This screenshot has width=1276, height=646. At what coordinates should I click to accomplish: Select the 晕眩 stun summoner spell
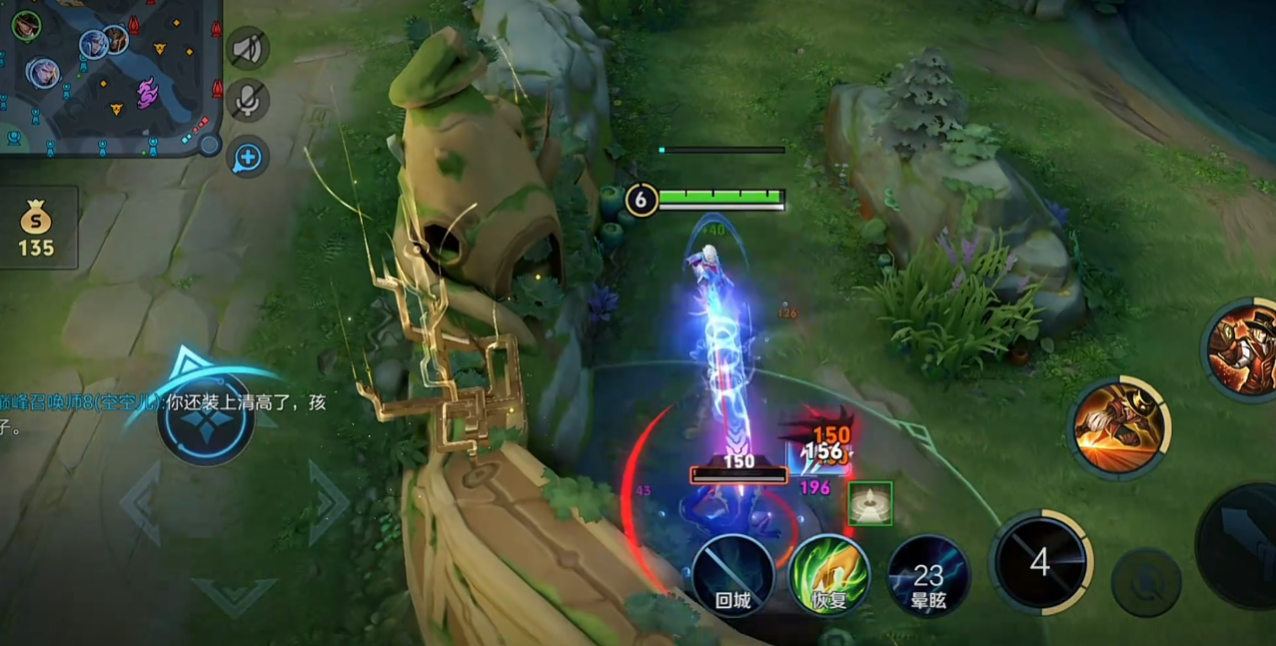point(928,575)
